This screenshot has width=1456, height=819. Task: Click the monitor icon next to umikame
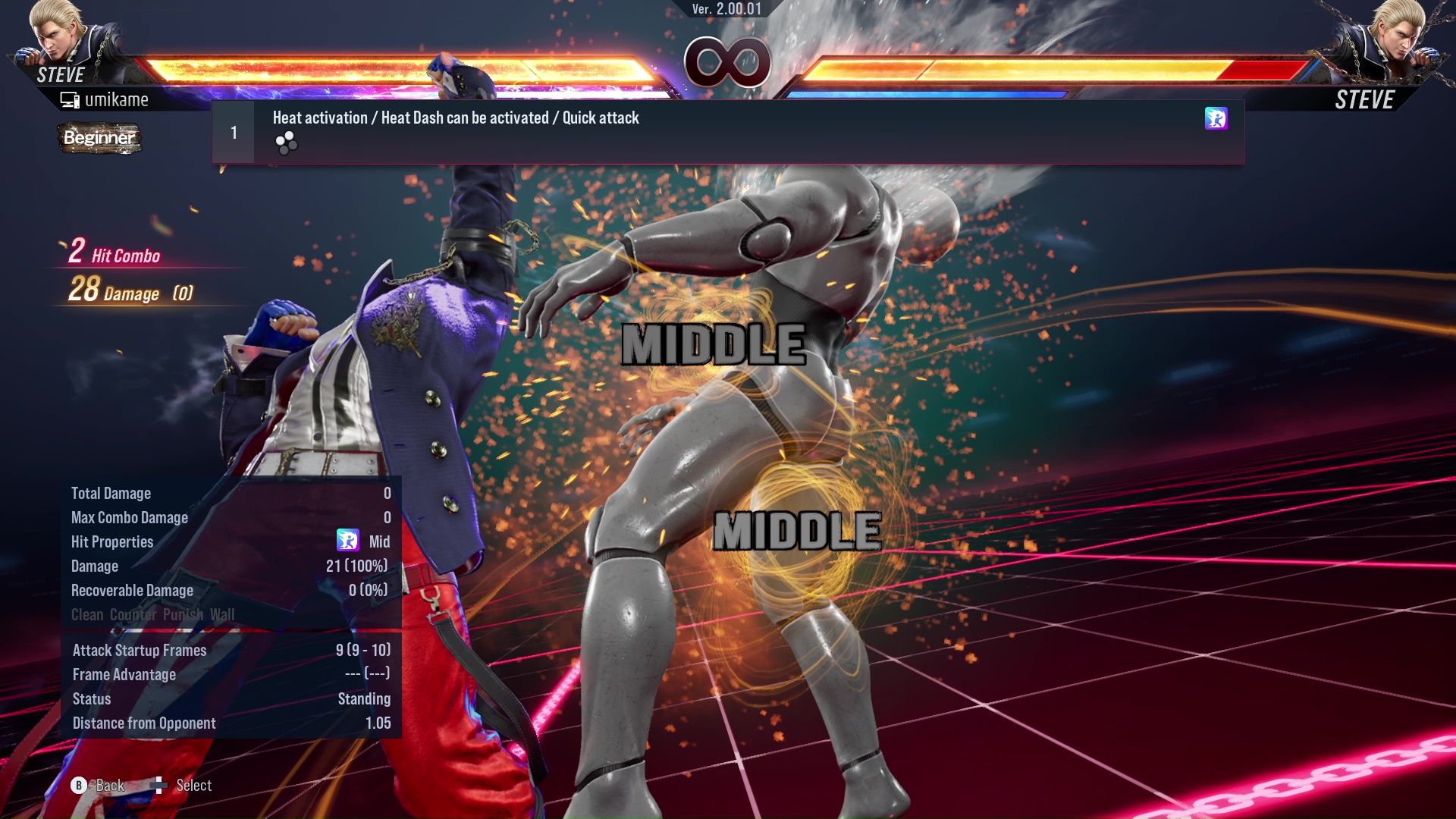click(x=69, y=99)
